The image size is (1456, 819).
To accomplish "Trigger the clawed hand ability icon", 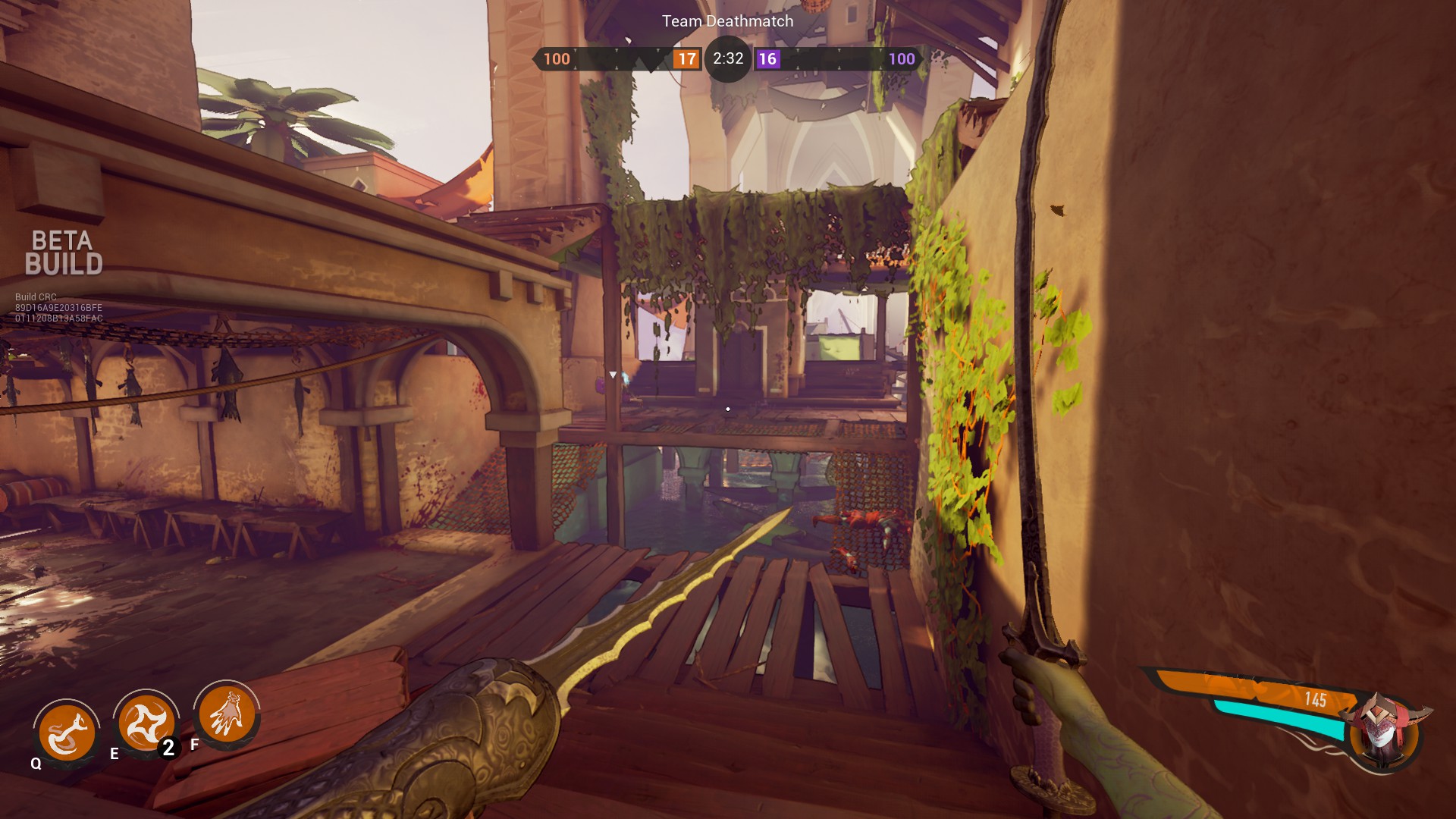I will [226, 715].
